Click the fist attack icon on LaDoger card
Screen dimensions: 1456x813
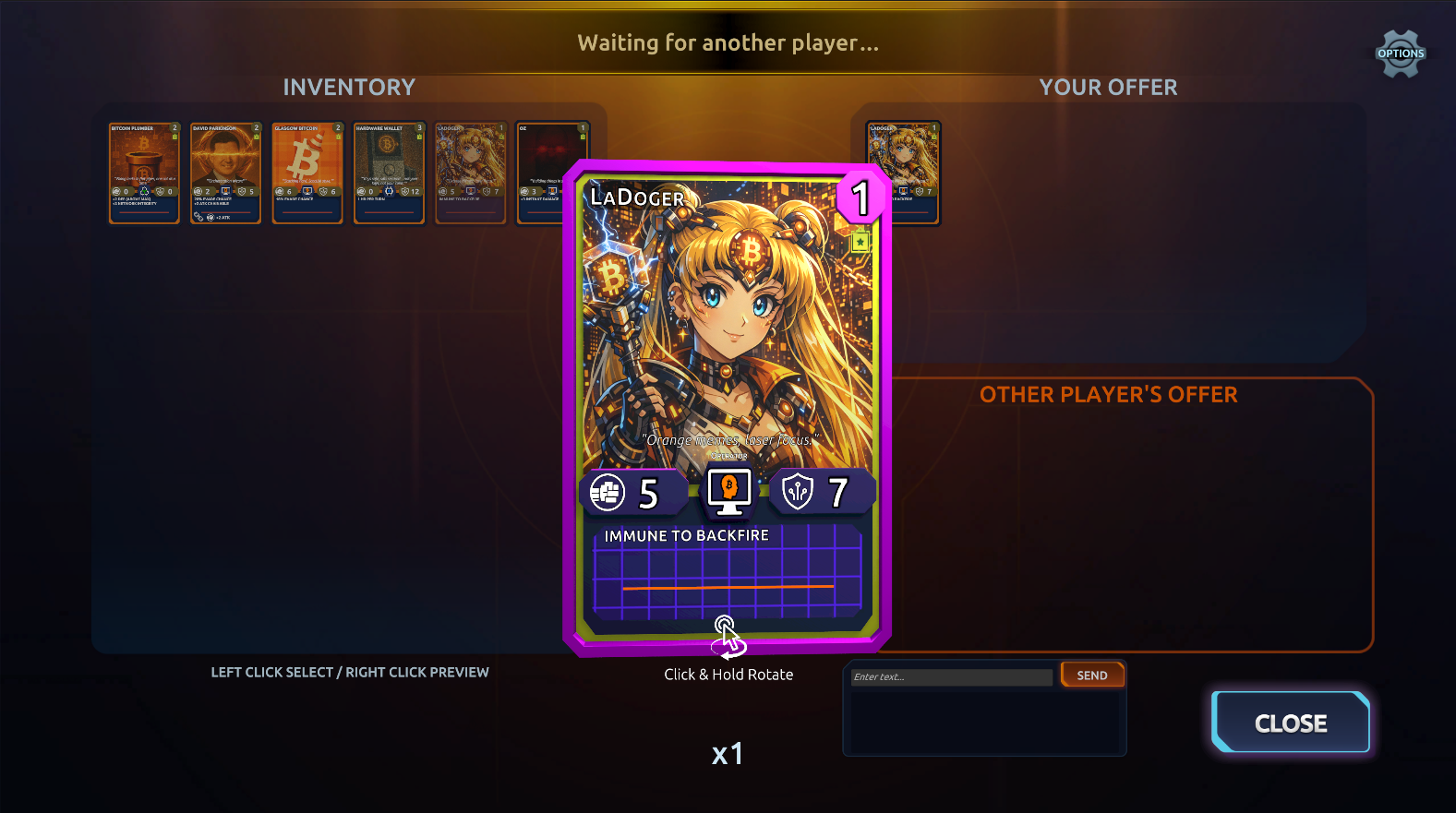(x=608, y=492)
